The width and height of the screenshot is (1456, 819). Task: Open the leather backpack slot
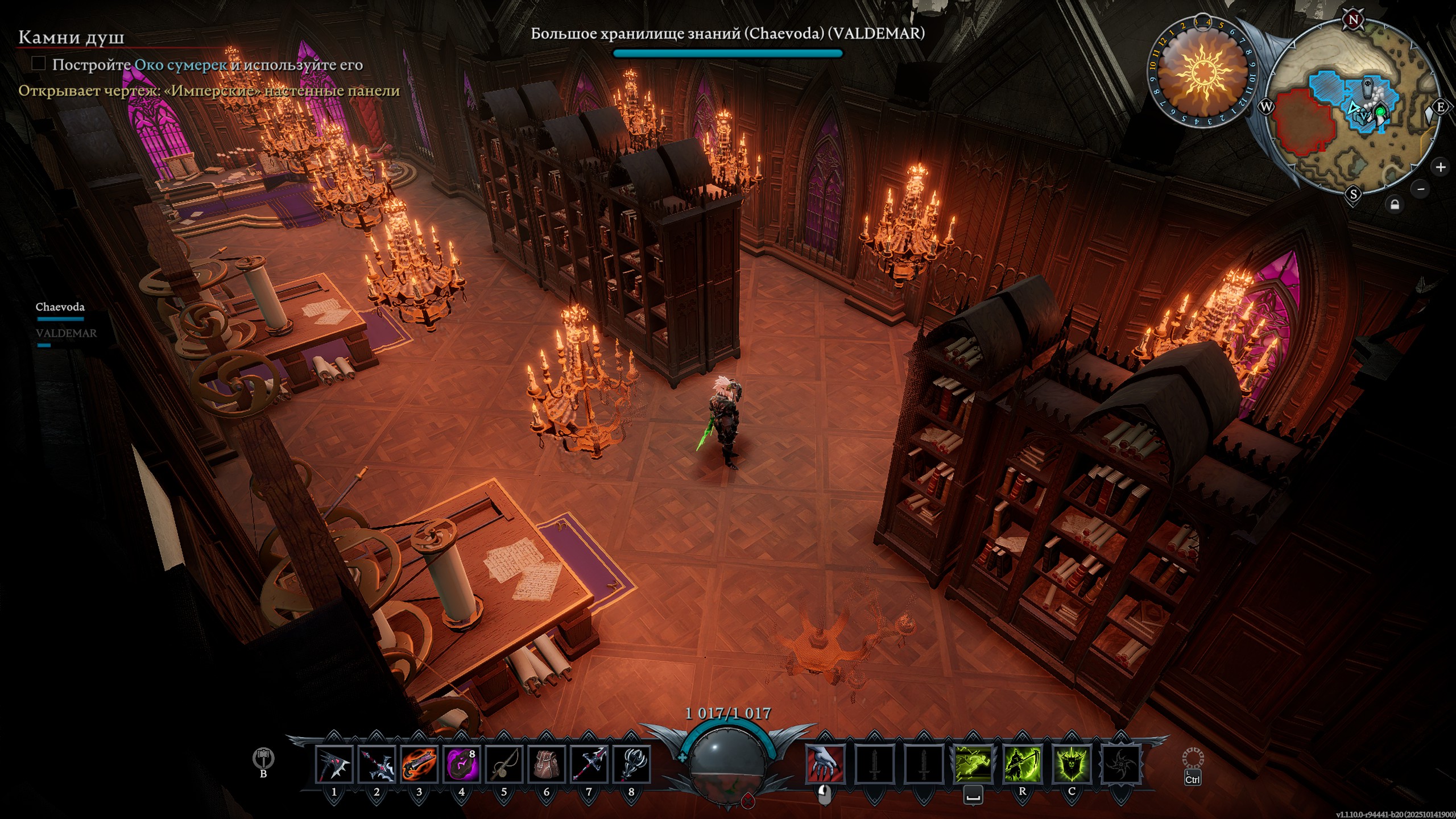pyautogui.click(x=546, y=764)
